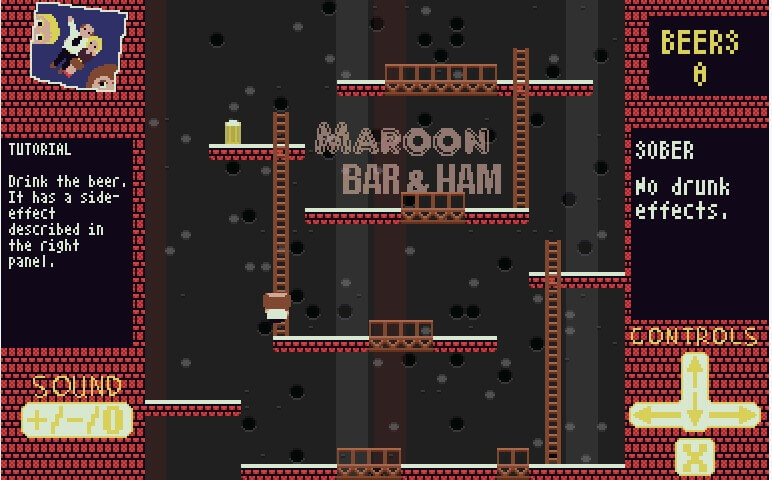The width and height of the screenshot is (772, 480).
Task: Click the up arrow on the controls pad
Action: (x=695, y=372)
